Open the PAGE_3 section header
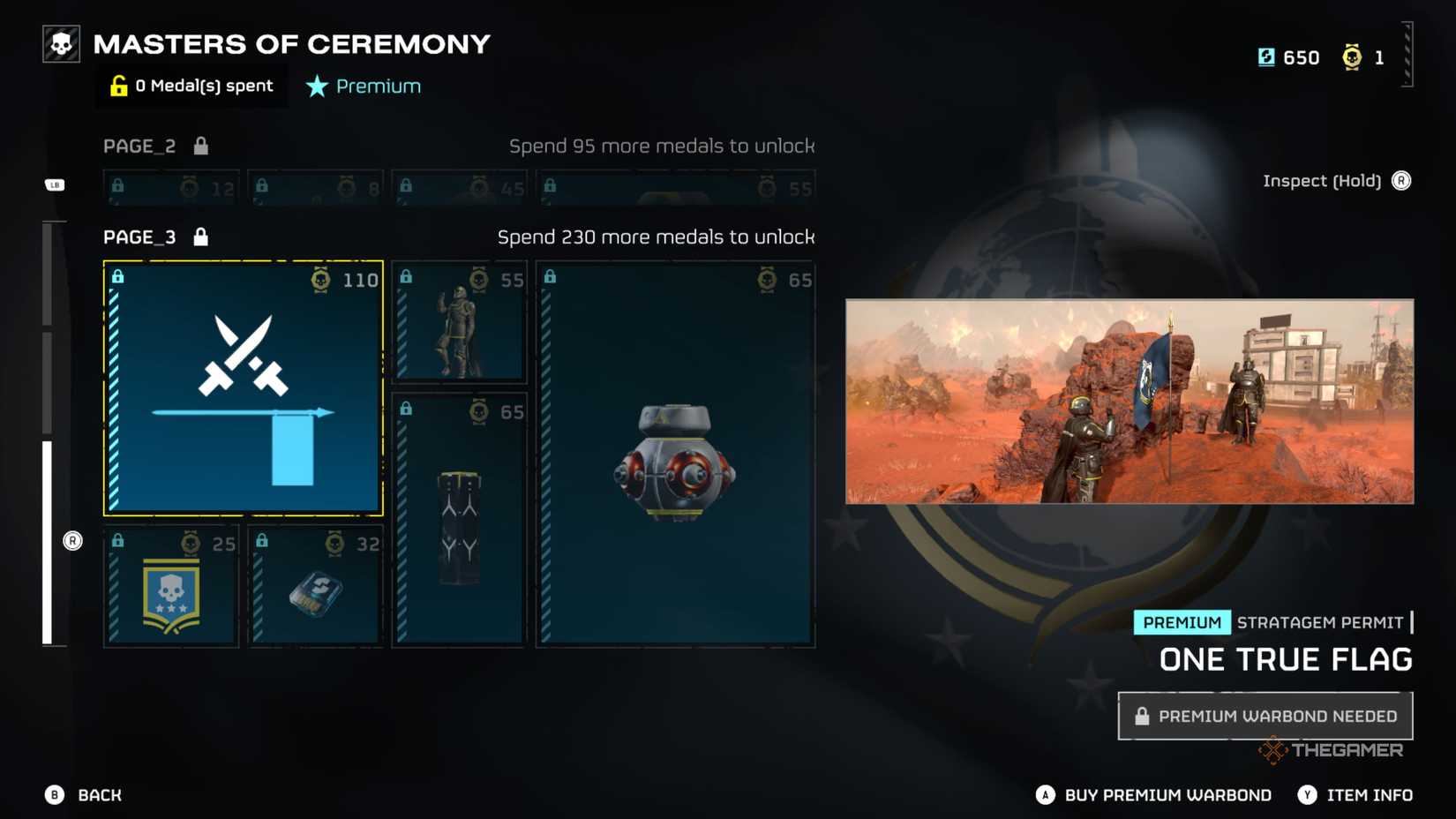 tap(139, 237)
